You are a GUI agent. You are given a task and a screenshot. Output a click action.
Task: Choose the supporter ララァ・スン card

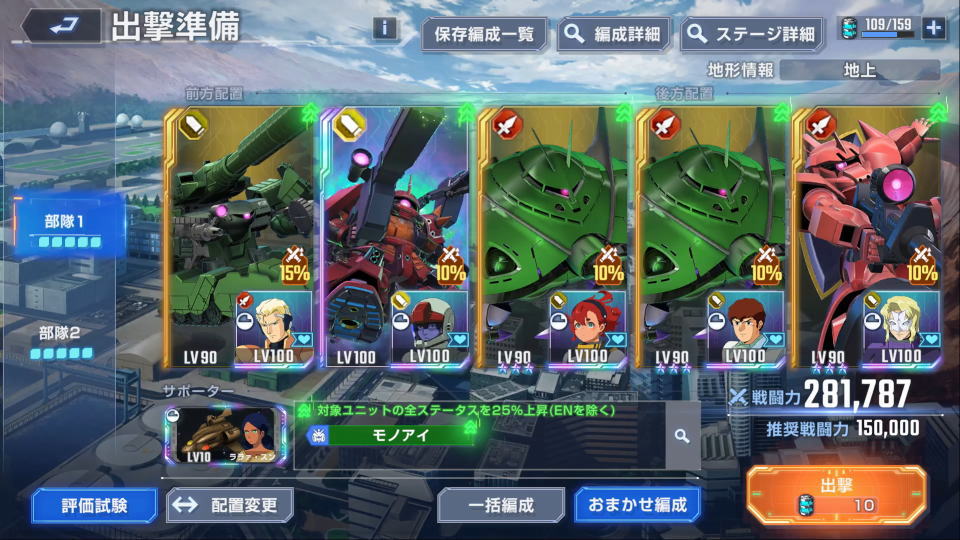225,436
